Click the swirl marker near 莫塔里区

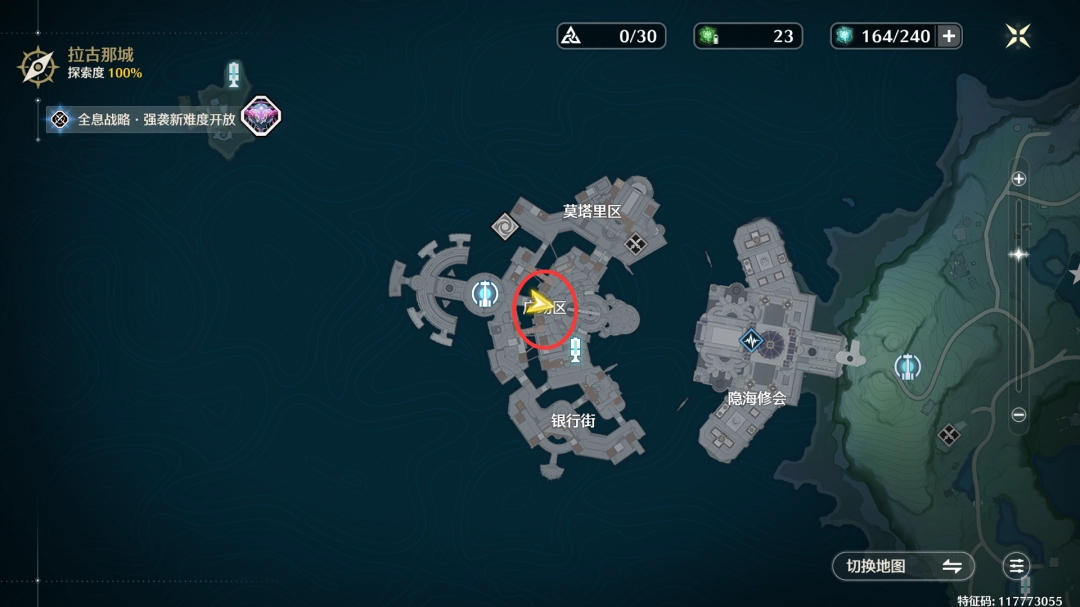[x=506, y=227]
